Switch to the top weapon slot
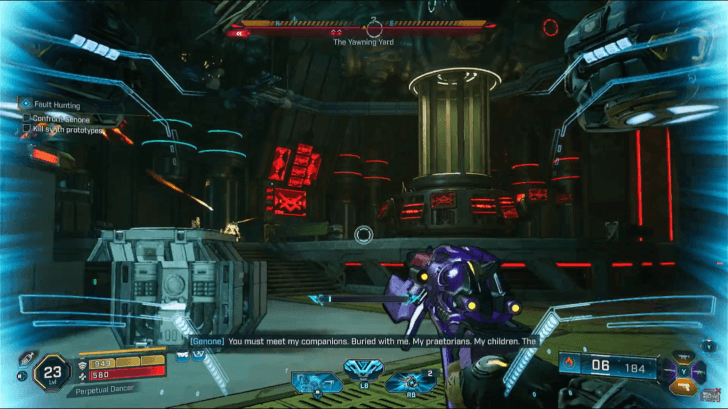Screen dimensions: 728x409 (684, 356)
